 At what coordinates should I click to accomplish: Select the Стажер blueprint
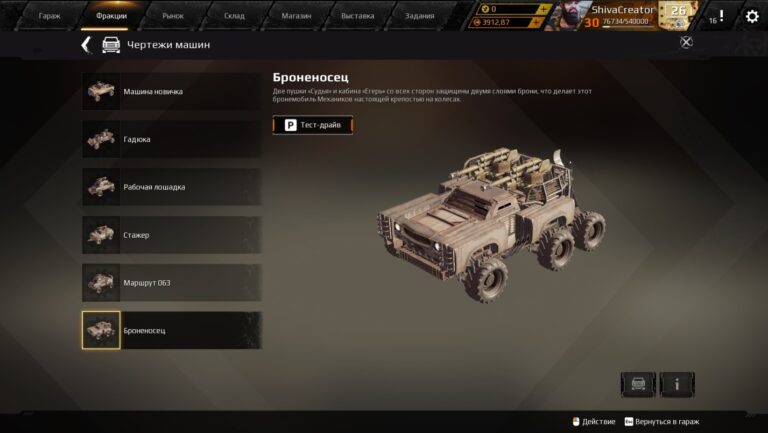pyautogui.click(x=171, y=235)
